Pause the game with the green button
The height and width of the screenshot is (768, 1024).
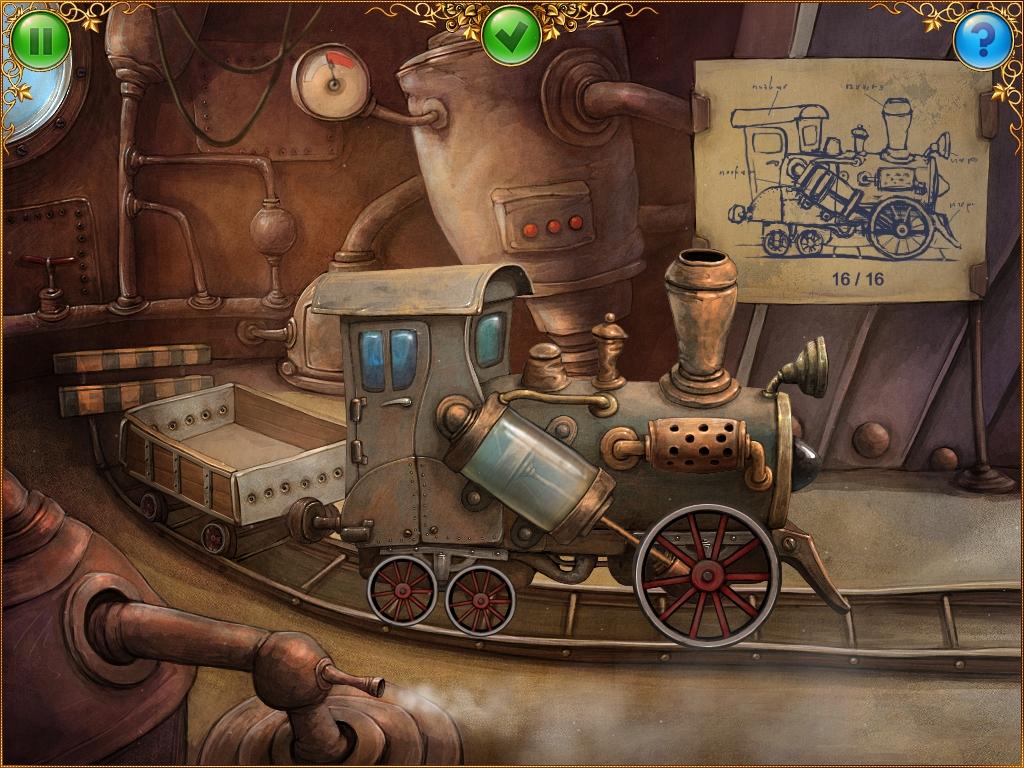pos(41,40)
